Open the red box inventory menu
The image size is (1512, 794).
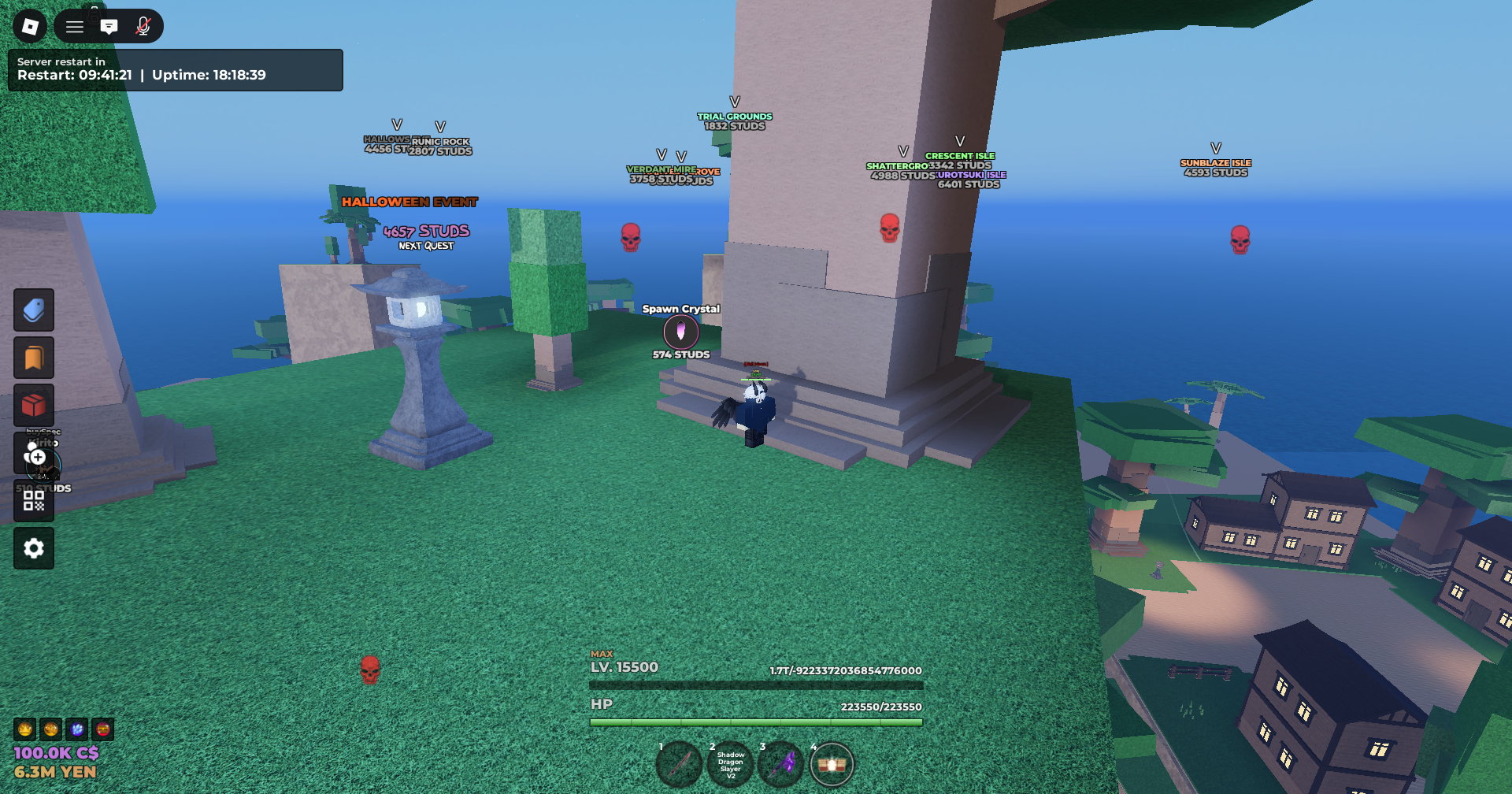tap(34, 405)
